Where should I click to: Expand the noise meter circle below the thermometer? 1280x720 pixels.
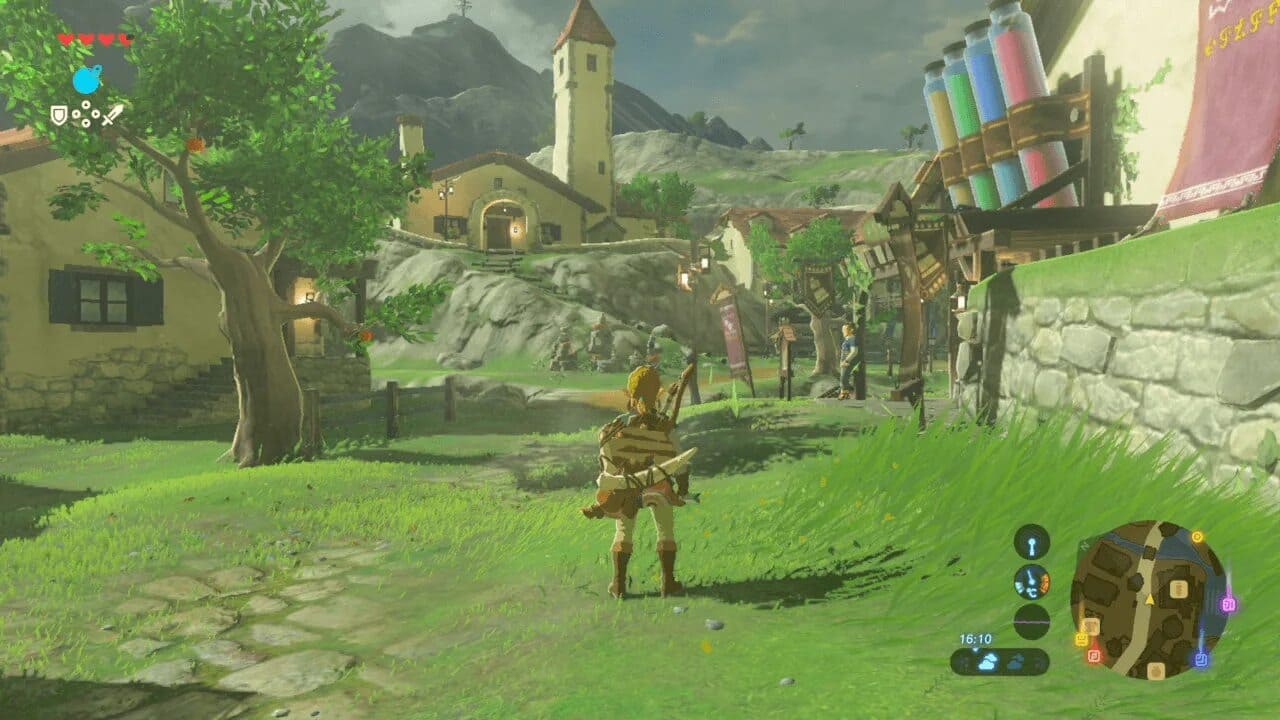(1030, 622)
